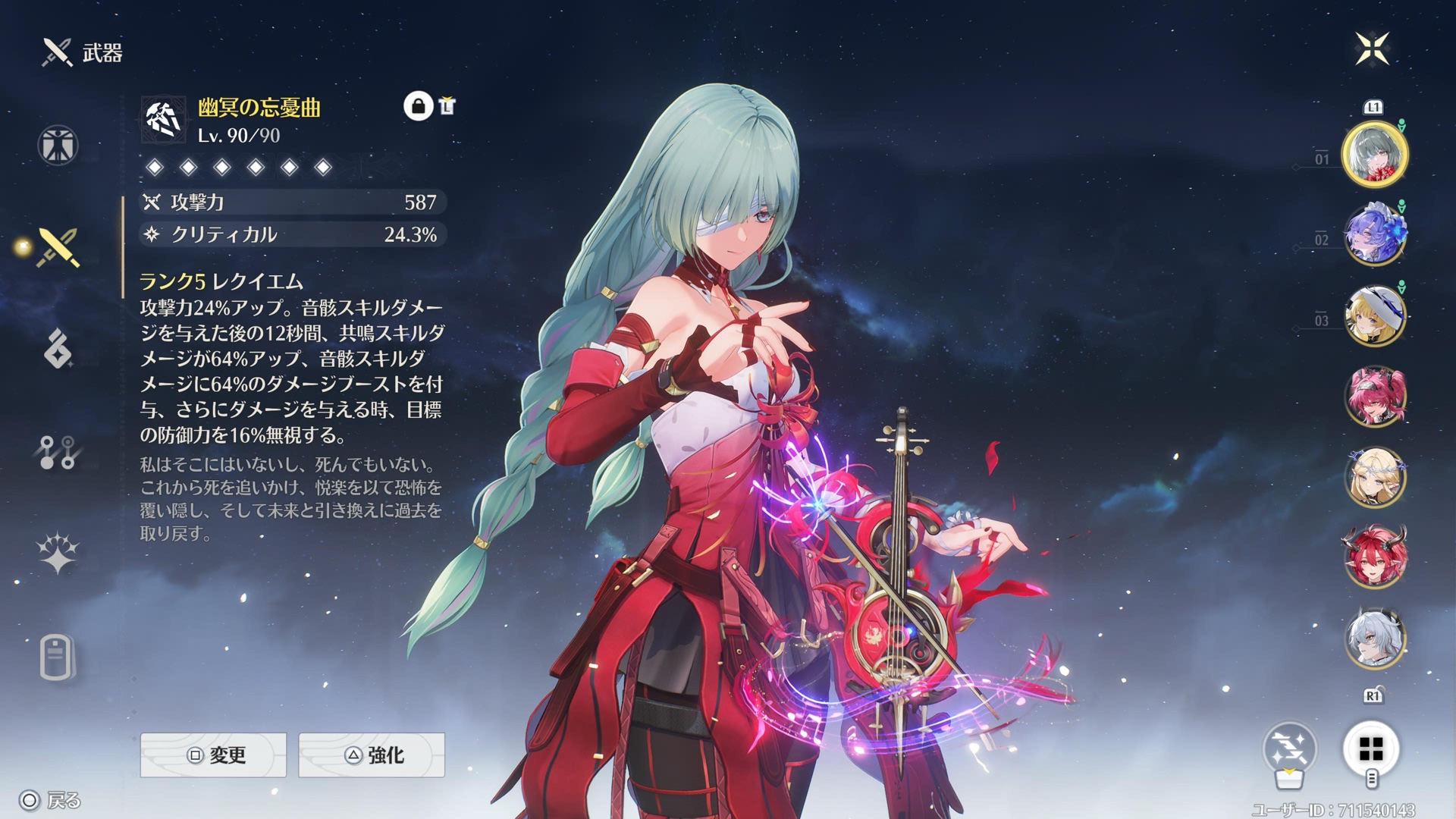
Task: Select the crossed swords weapon tab
Action: (x=58, y=247)
